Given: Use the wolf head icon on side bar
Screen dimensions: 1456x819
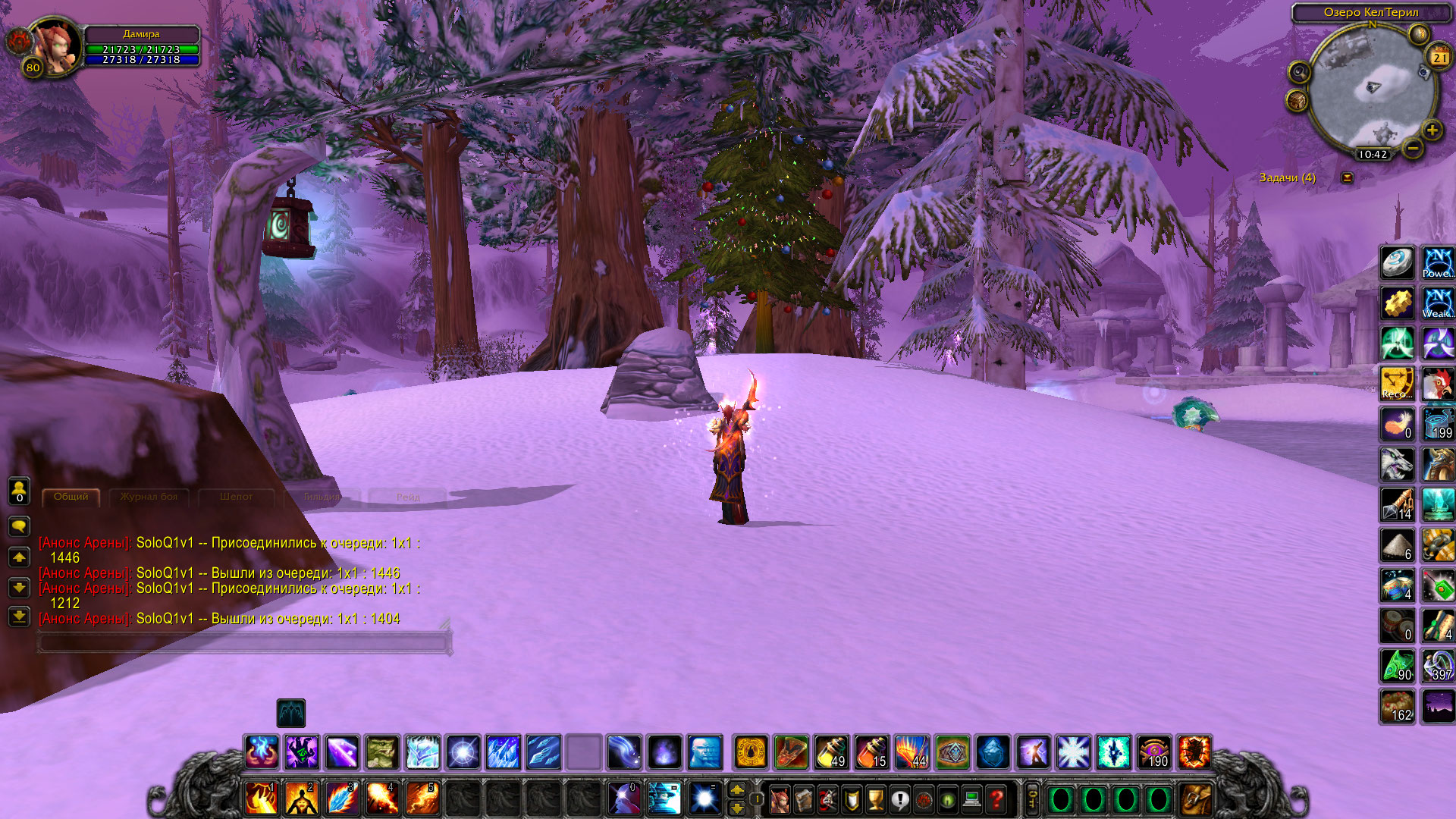Looking at the screenshot, I should [x=1397, y=464].
